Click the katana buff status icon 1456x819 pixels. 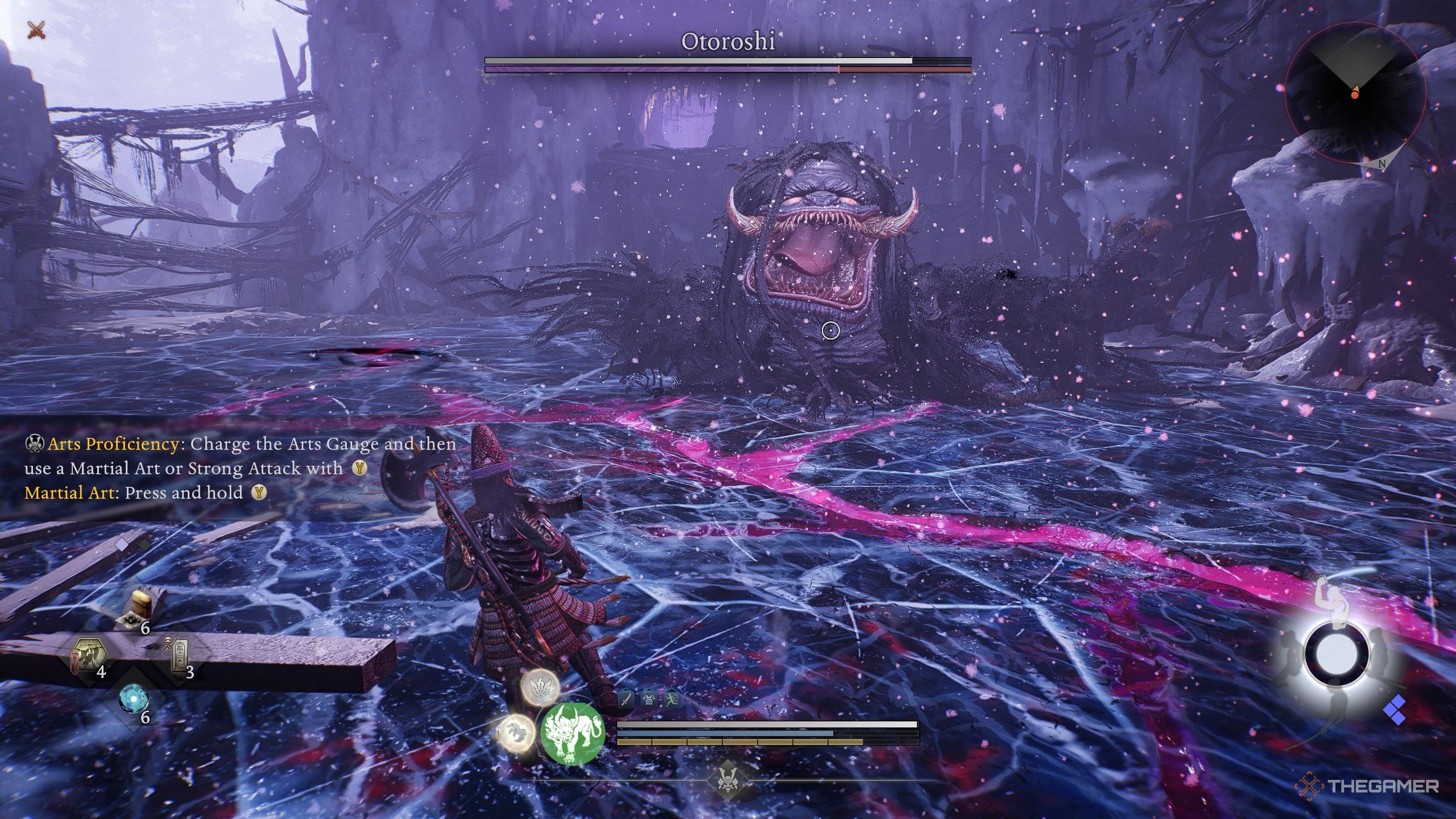tap(626, 699)
